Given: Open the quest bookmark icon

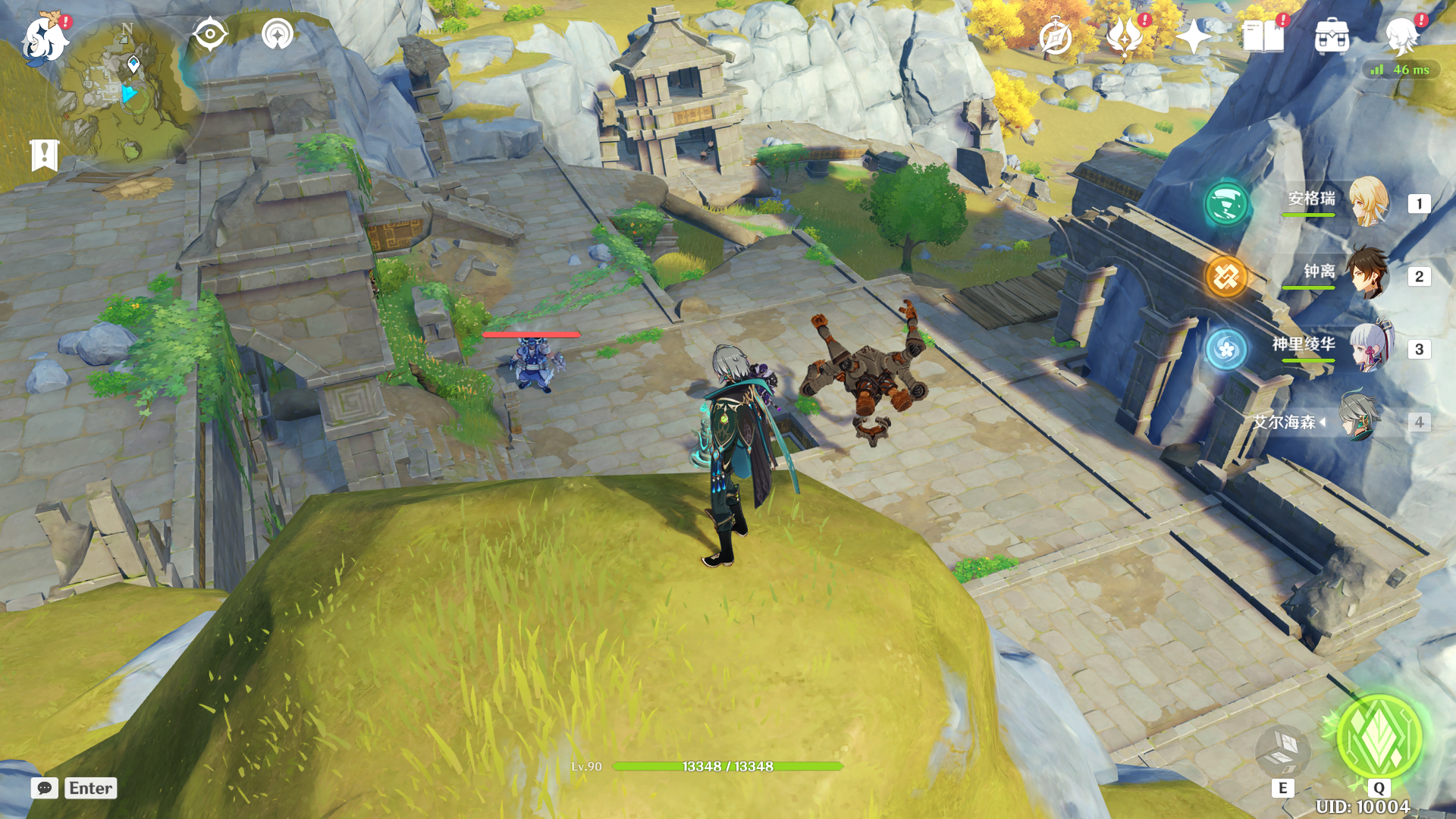Looking at the screenshot, I should pos(44,155).
